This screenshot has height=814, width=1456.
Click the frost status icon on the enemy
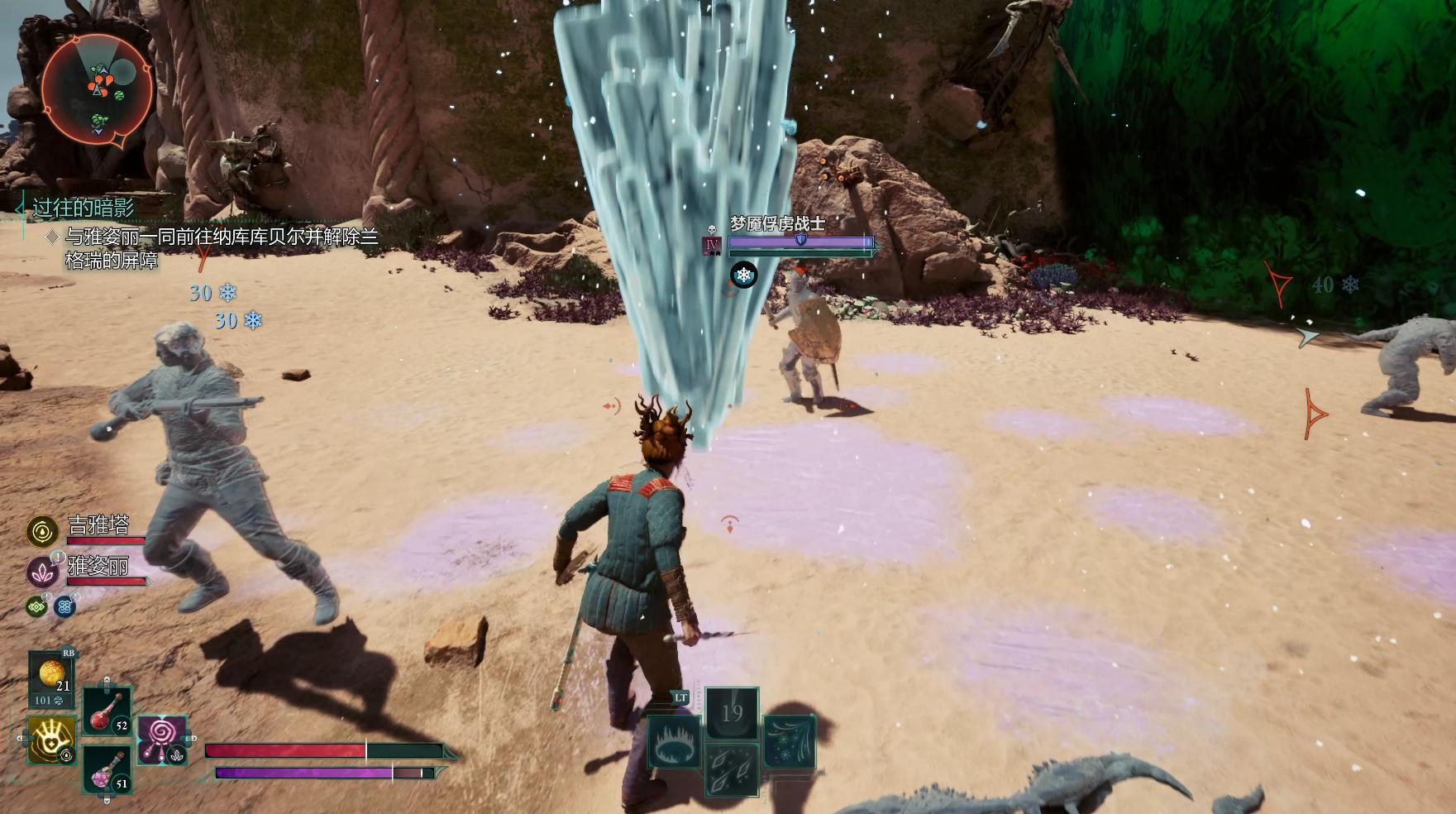744,275
